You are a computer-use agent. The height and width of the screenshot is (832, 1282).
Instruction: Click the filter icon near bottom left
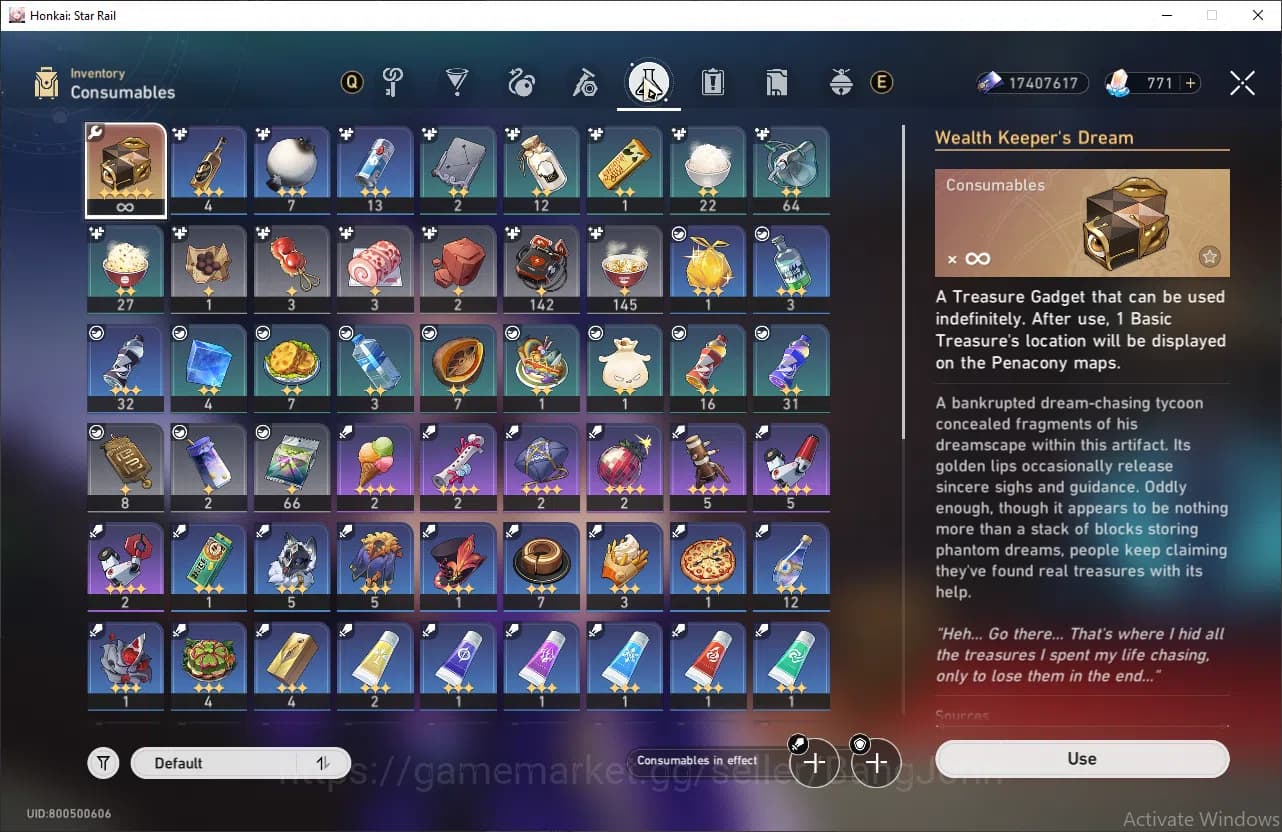point(103,762)
